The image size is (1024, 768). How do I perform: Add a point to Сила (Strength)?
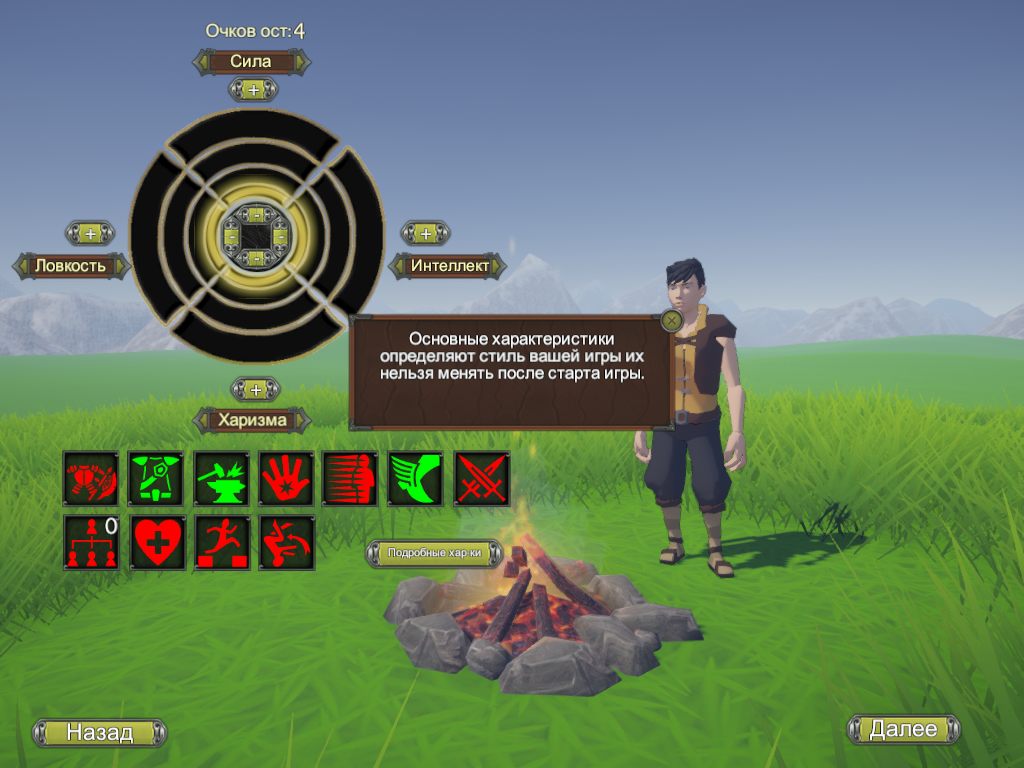point(253,90)
